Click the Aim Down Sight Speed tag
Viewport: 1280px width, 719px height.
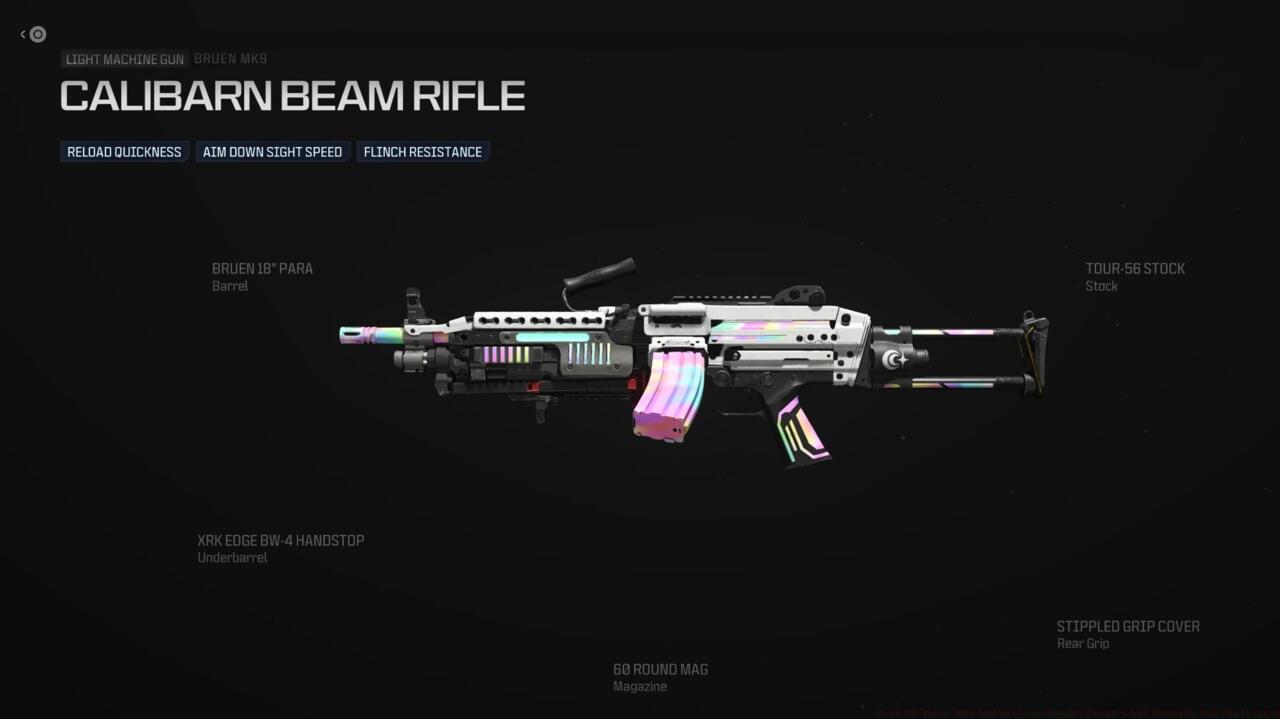point(272,152)
